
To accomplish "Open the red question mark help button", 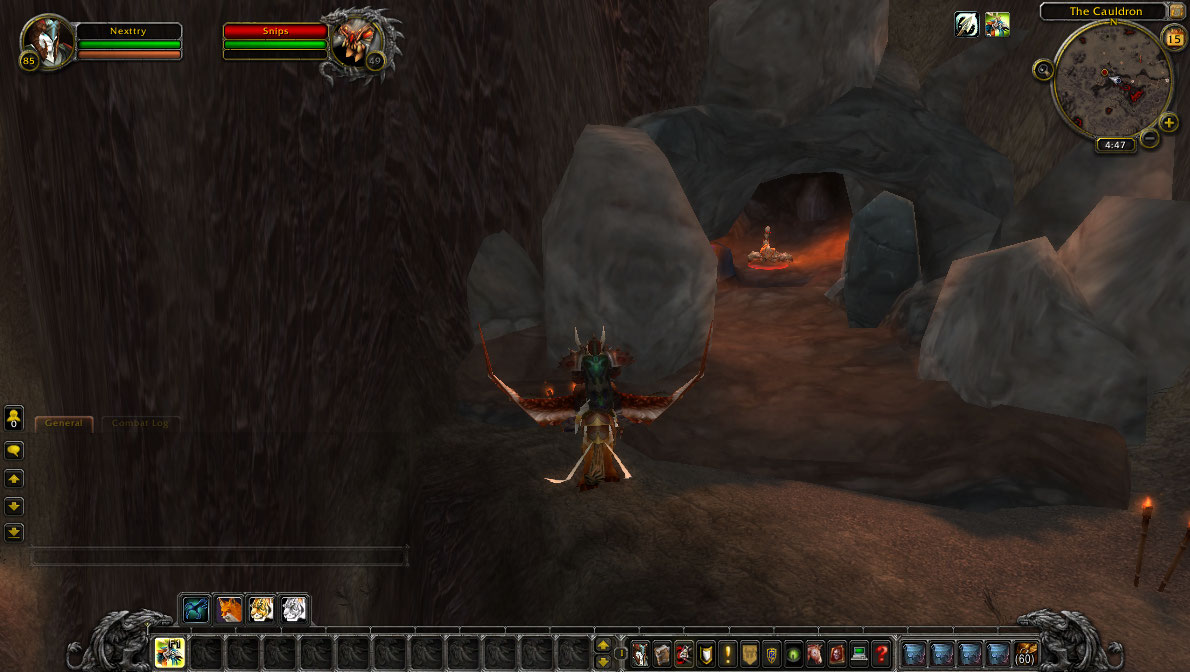I will (x=880, y=654).
